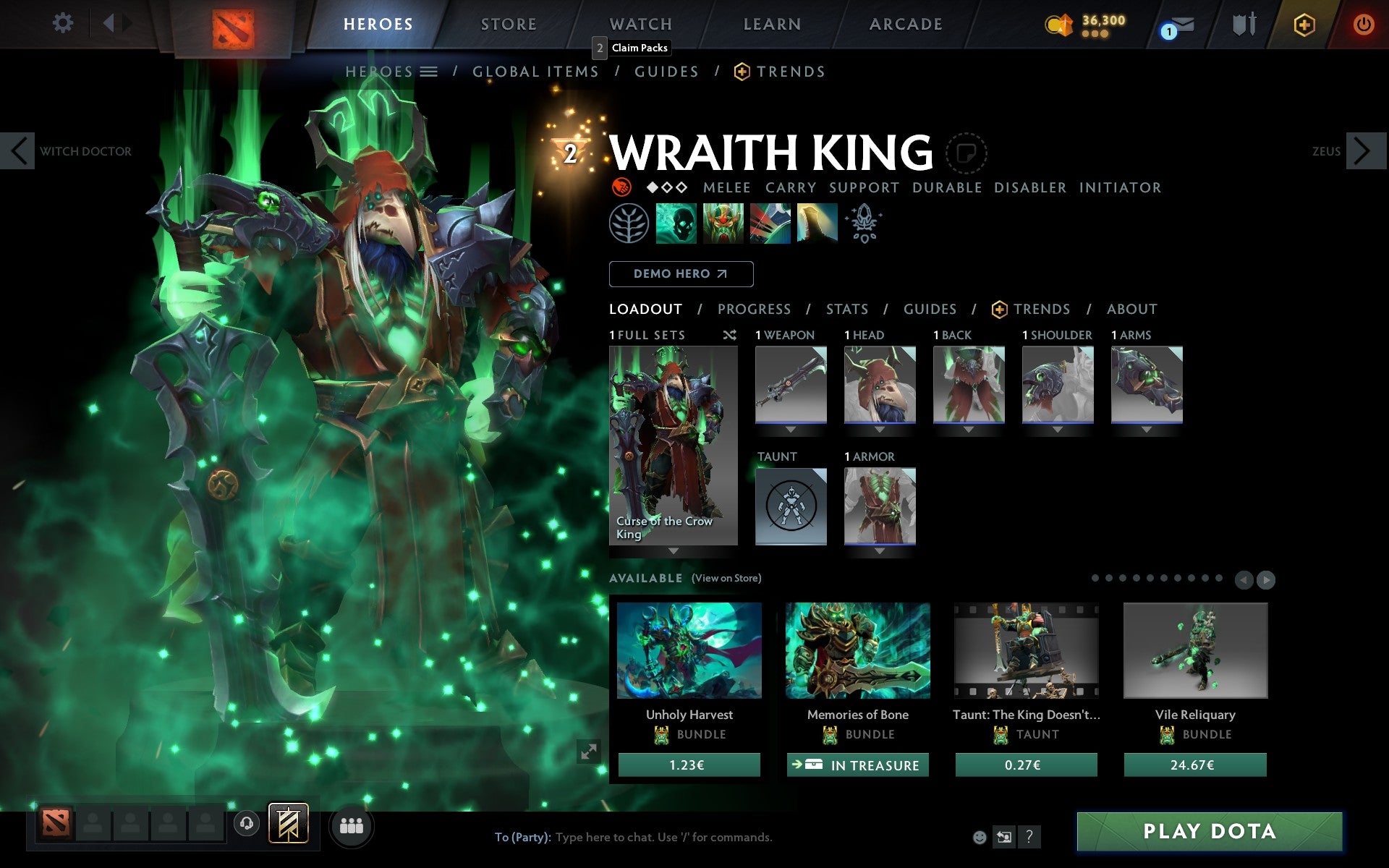Viewport: 1389px width, 868px height.
Task: Toggle fullscreen hero view with expand arrows
Action: coord(587,752)
